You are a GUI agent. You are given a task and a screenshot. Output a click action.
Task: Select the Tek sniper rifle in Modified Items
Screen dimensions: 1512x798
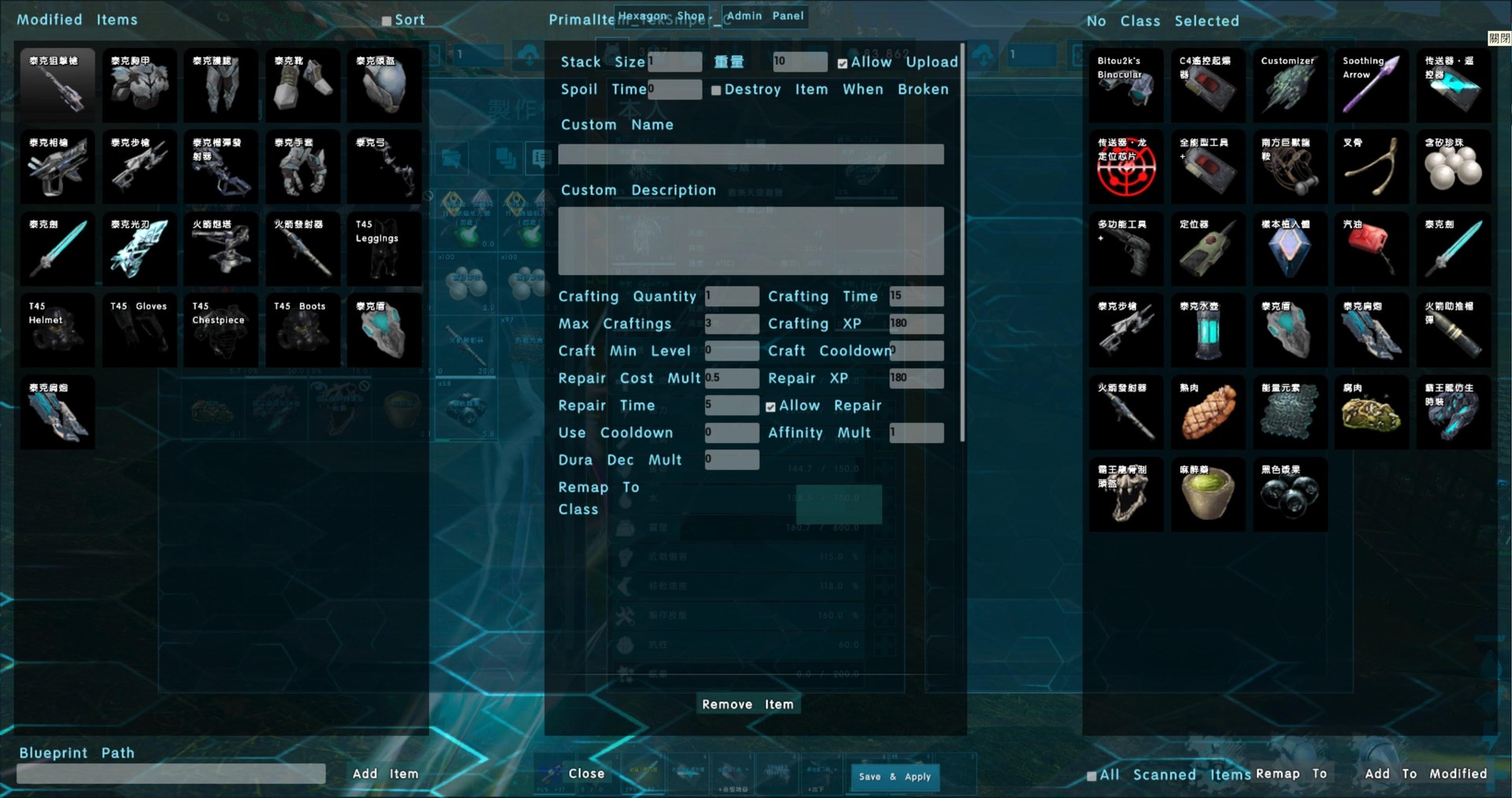click(57, 85)
